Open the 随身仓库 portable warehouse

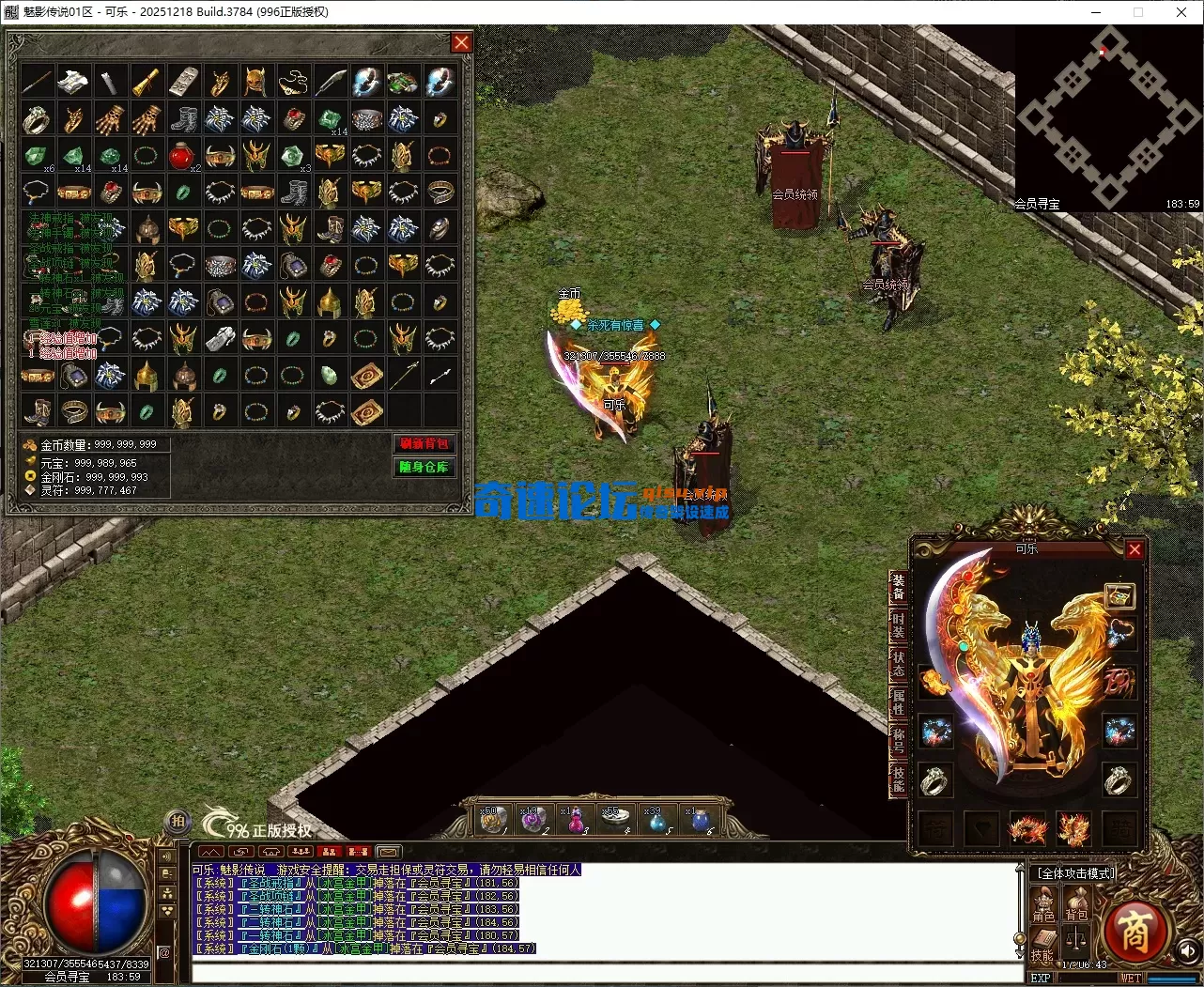click(424, 467)
